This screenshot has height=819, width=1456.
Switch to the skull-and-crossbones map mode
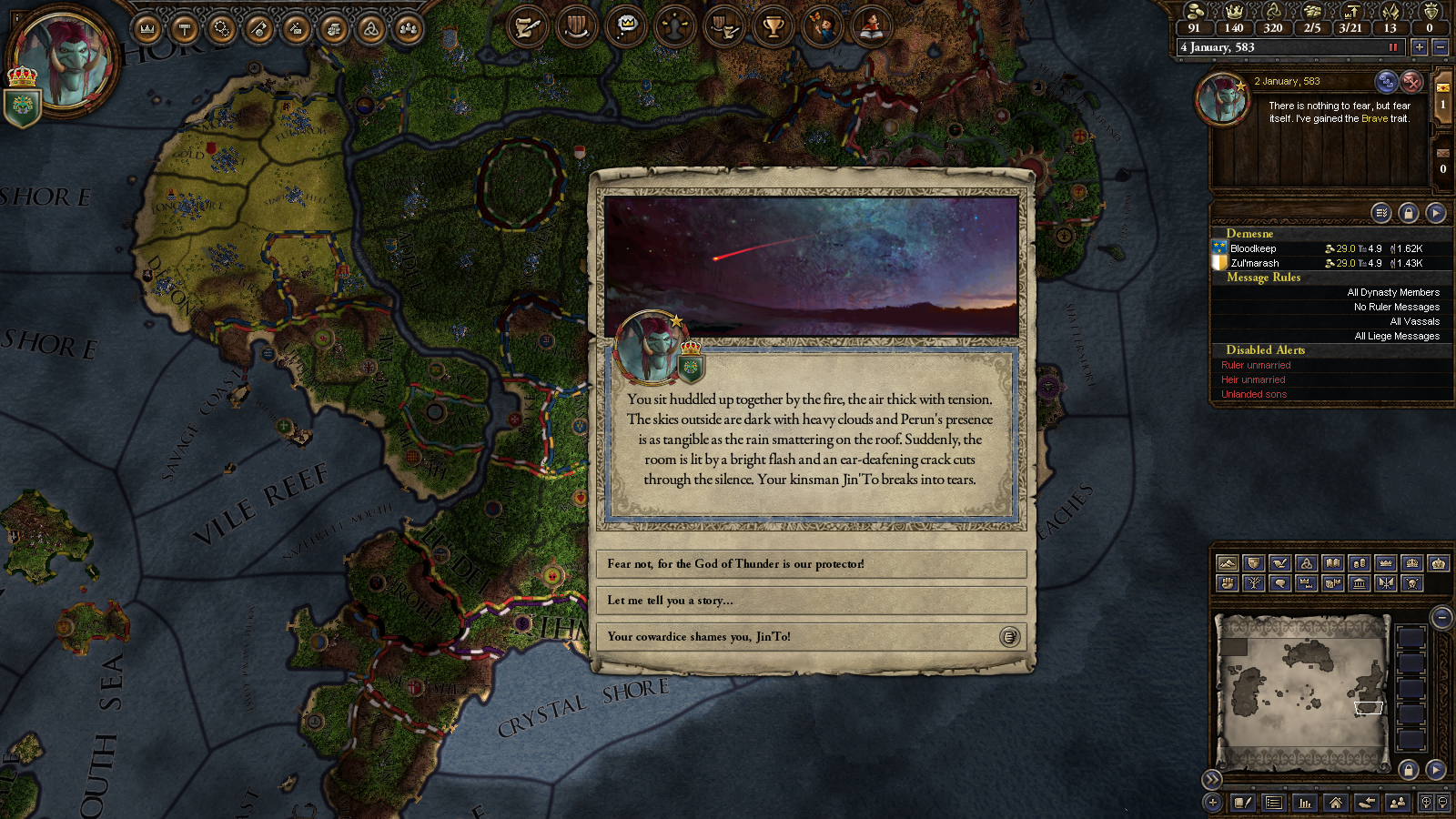1411,583
